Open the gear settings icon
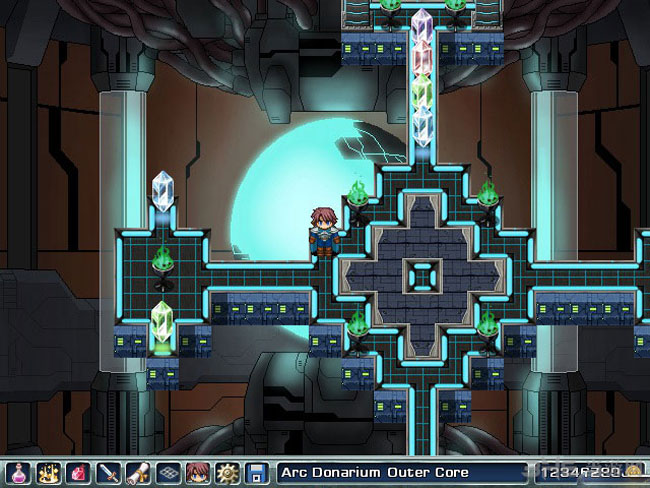 pyautogui.click(x=227, y=472)
